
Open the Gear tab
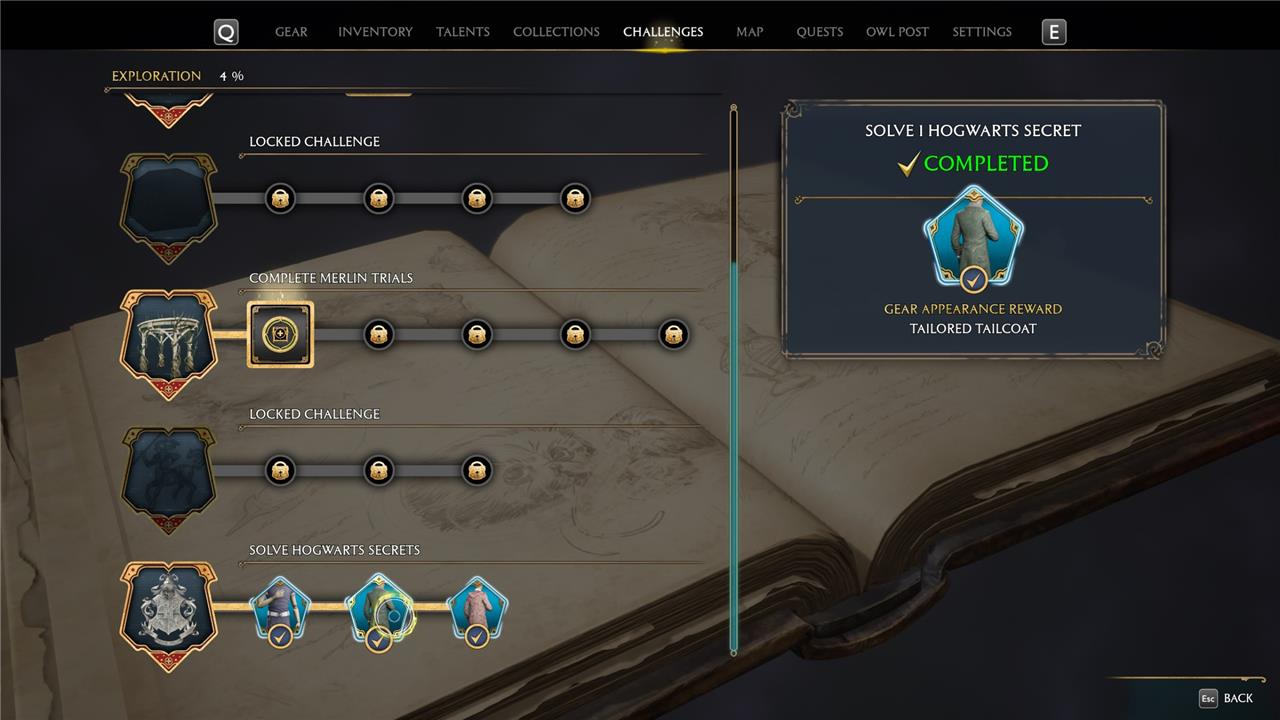point(291,32)
